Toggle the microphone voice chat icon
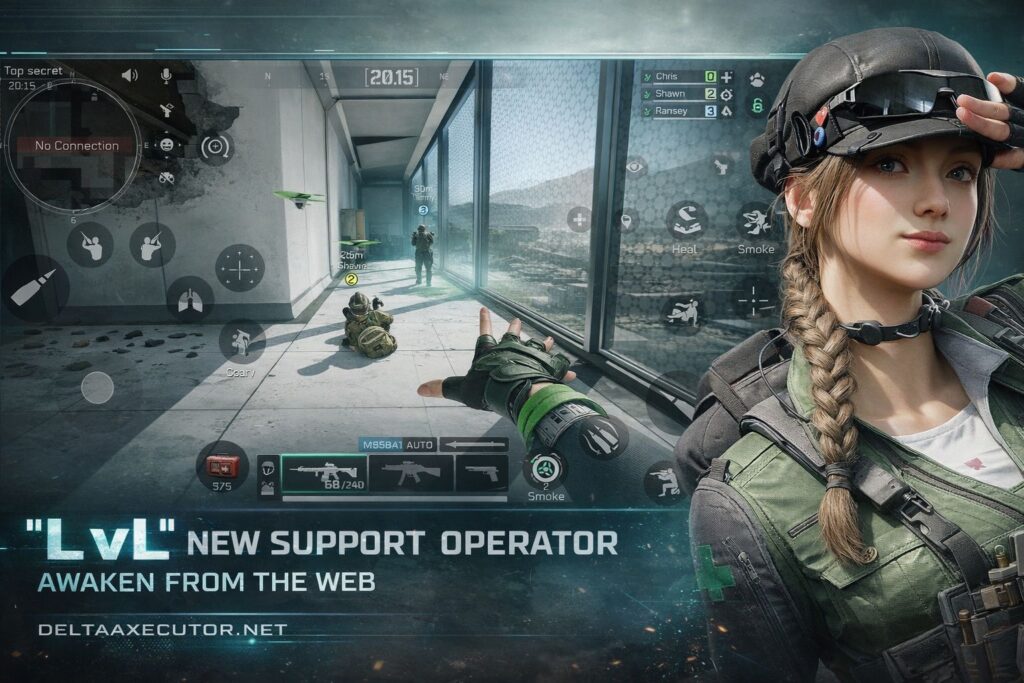This screenshot has width=1024, height=683. pos(166,75)
